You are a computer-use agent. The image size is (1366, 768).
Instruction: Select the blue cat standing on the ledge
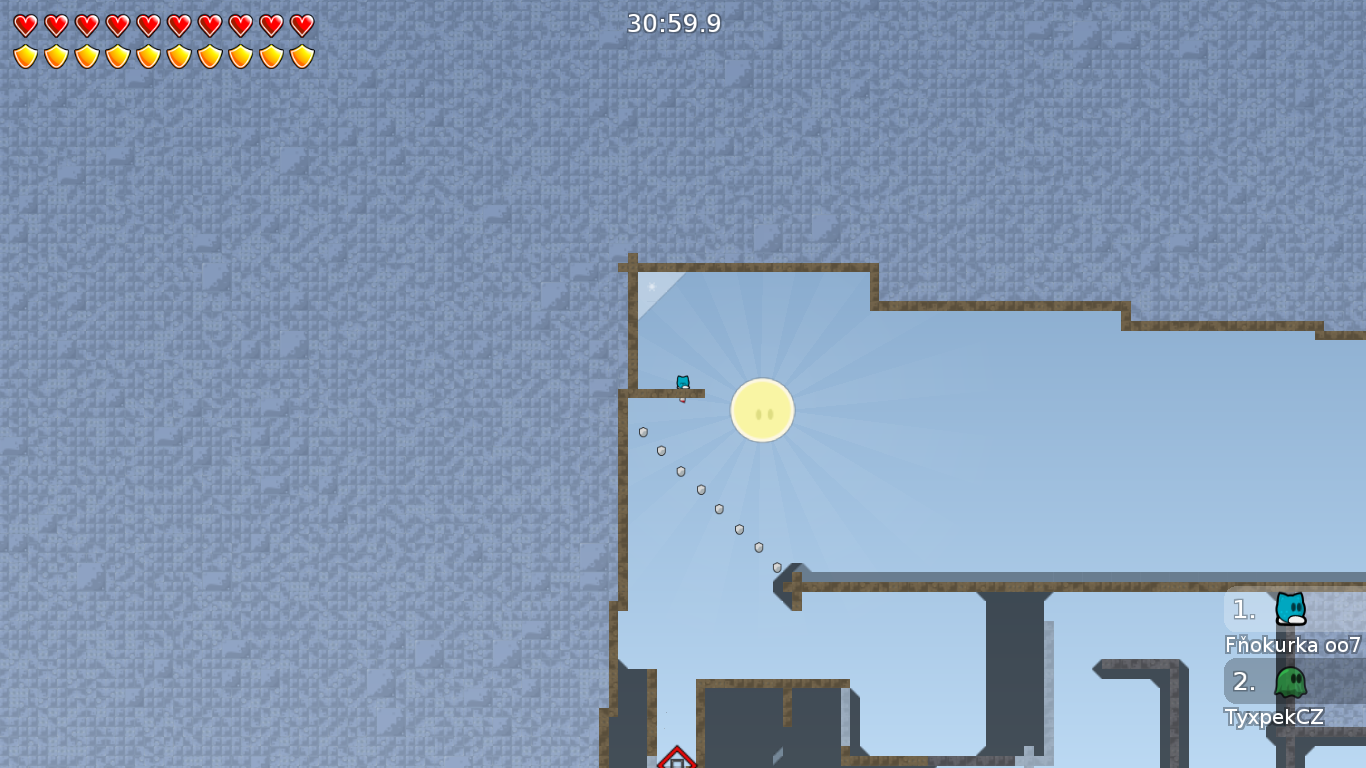click(x=681, y=384)
